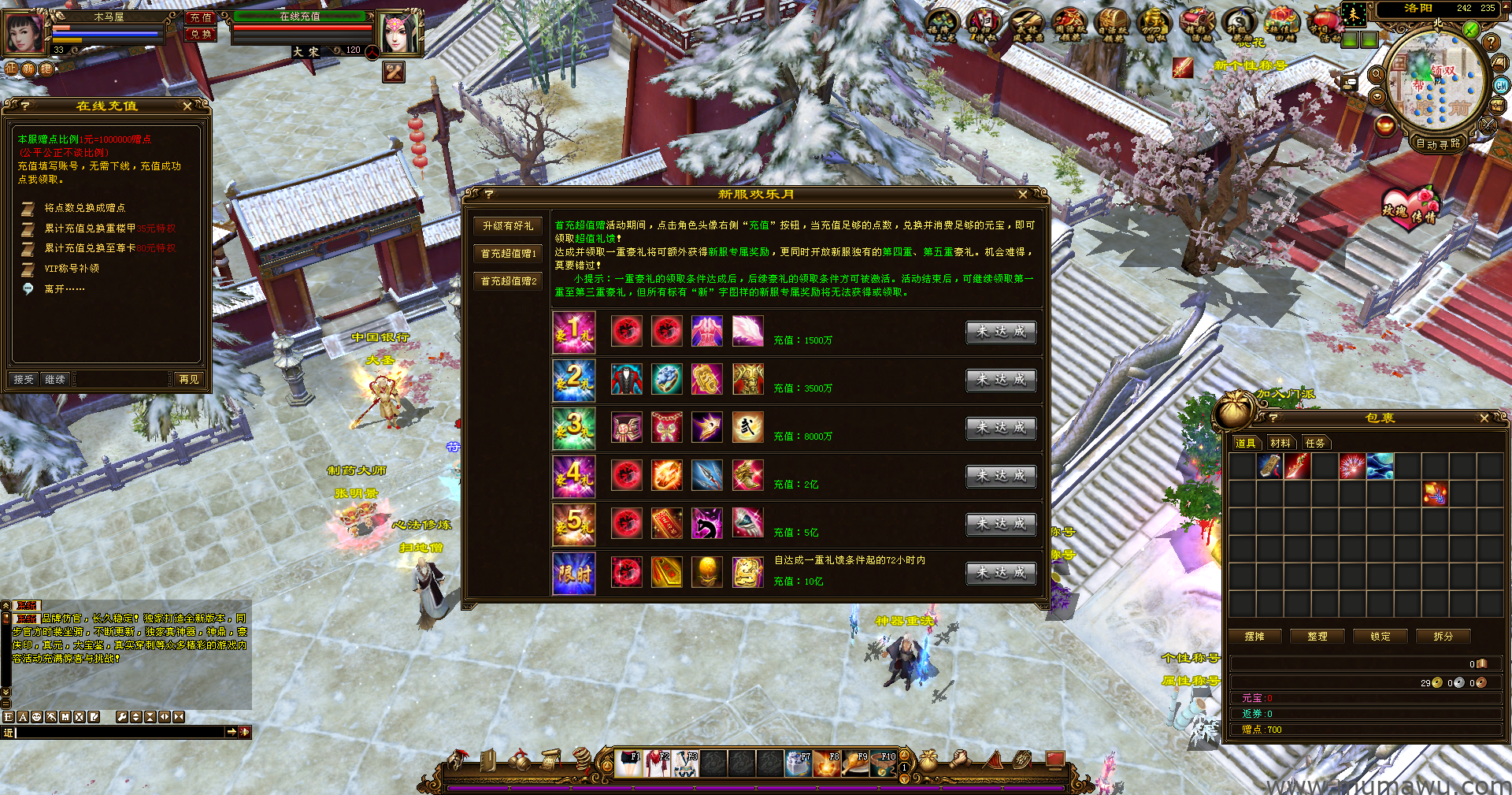The image size is (1512, 795).
Task: Select the 拆分 split button
Action: coord(1443,637)
